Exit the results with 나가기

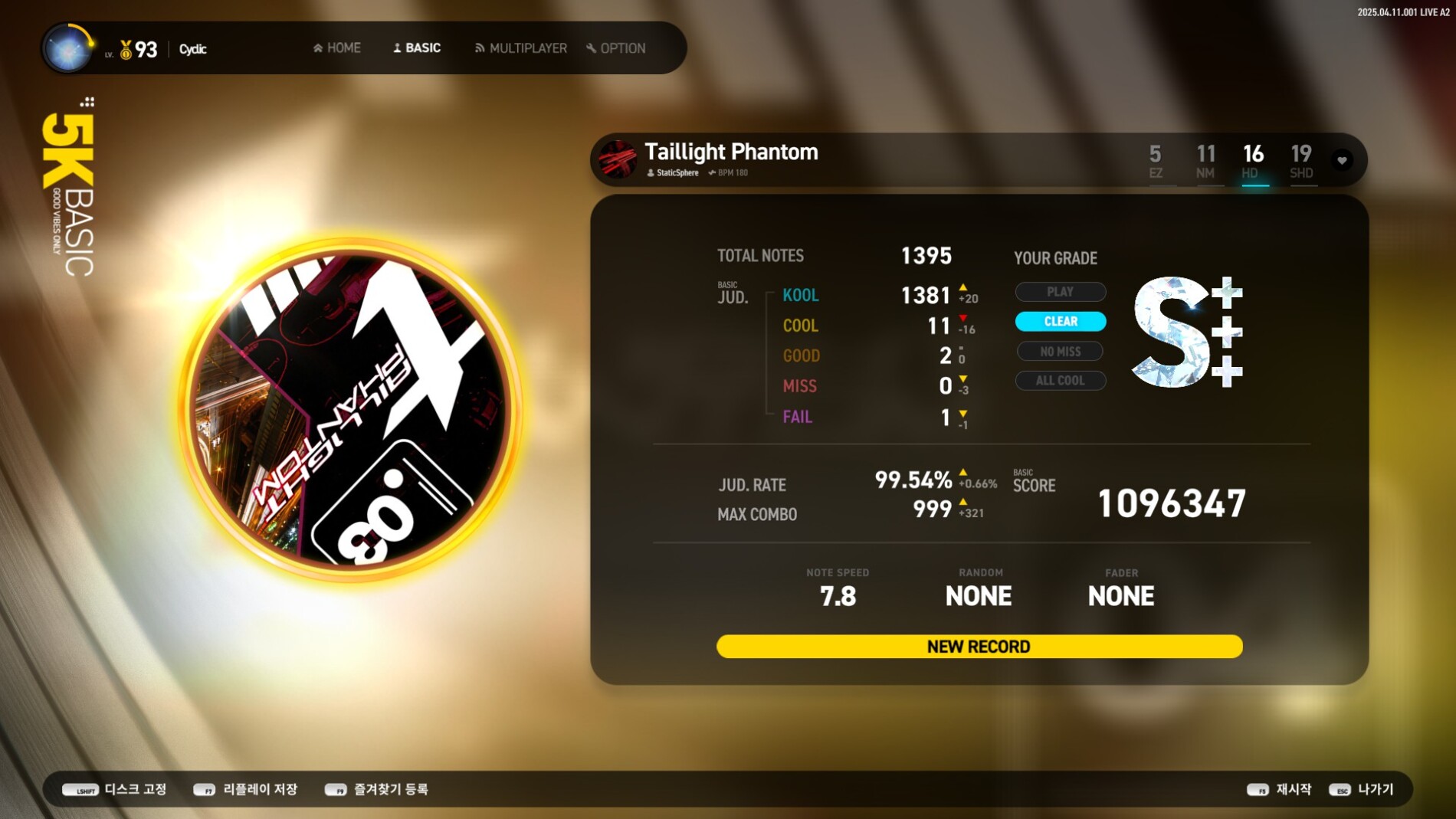[x=1362, y=789]
